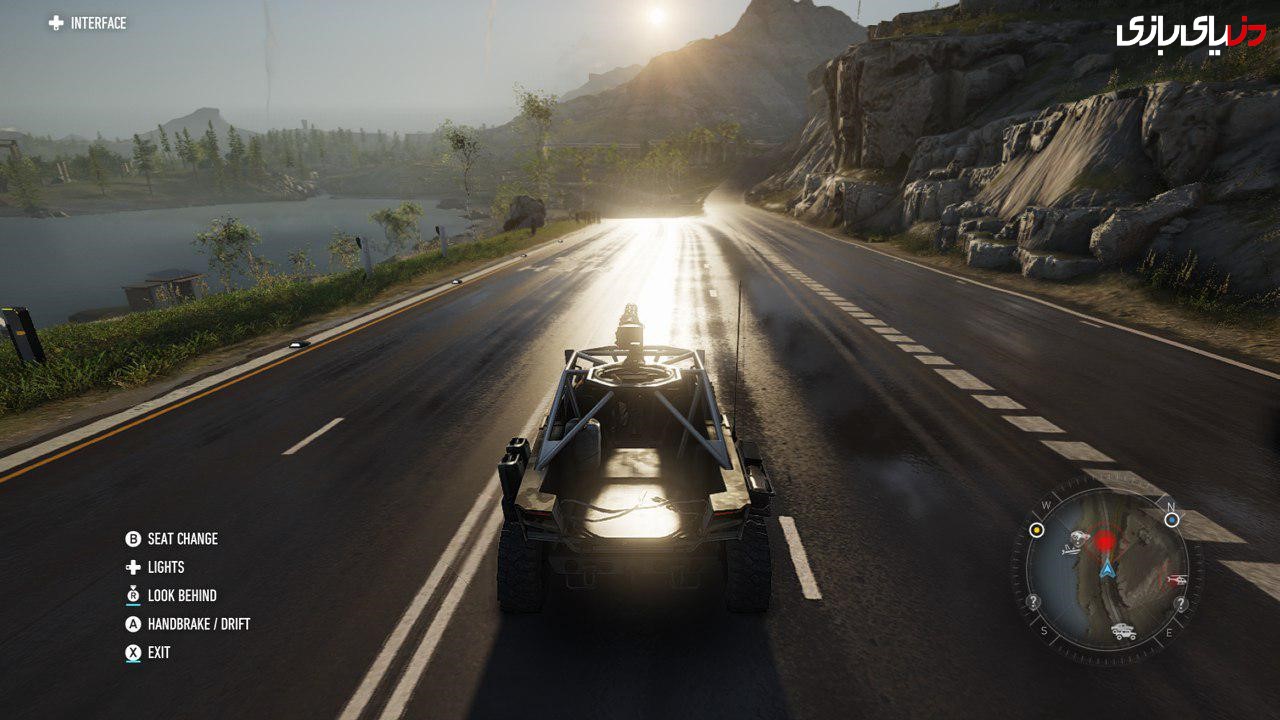Click the truck icon at the minimap's bottom
Viewport: 1280px width, 720px height.
(1124, 630)
